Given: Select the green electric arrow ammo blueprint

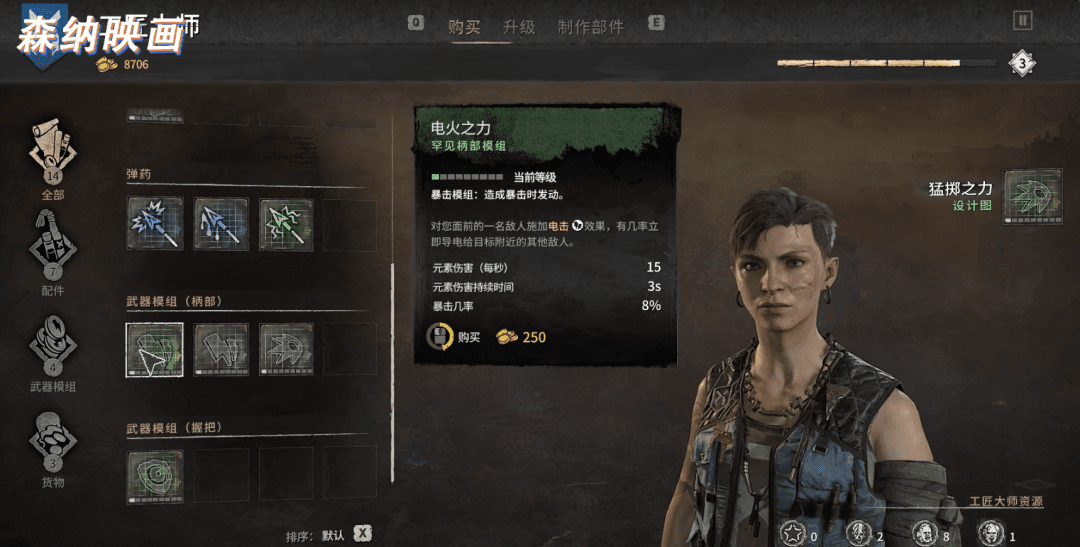Looking at the screenshot, I should tap(287, 223).
